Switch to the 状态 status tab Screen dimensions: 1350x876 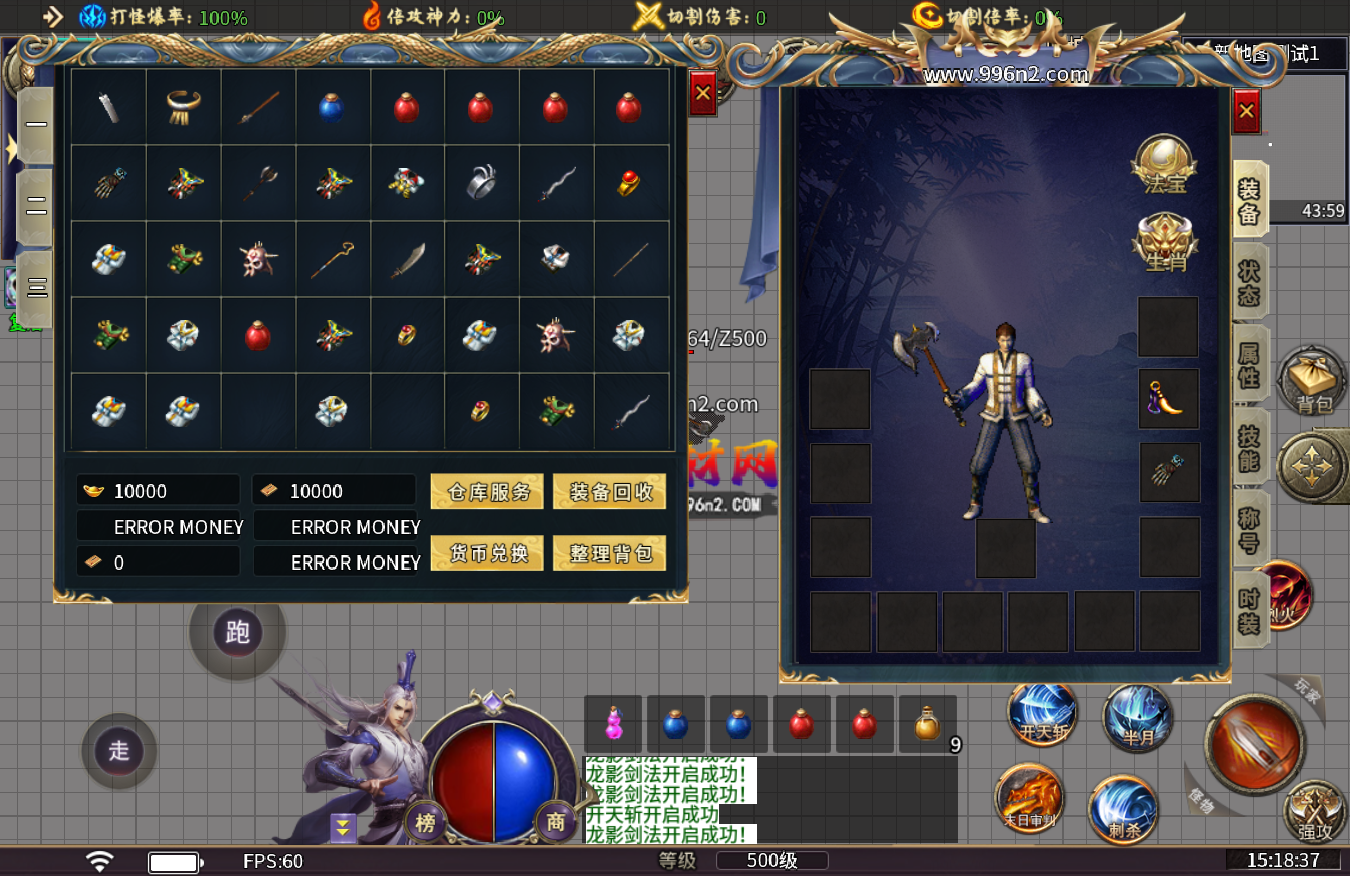1250,284
